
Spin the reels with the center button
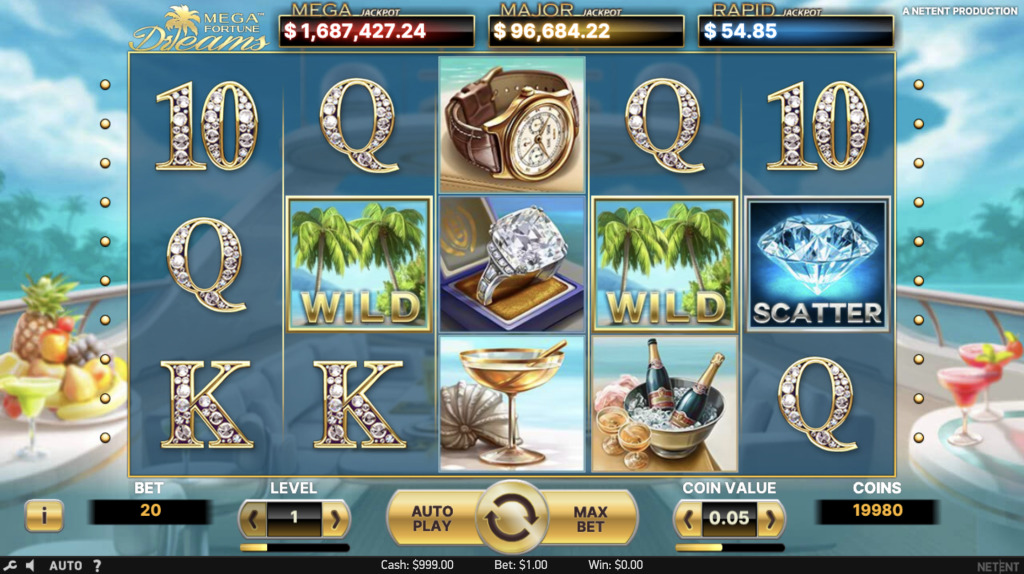pyautogui.click(x=511, y=518)
